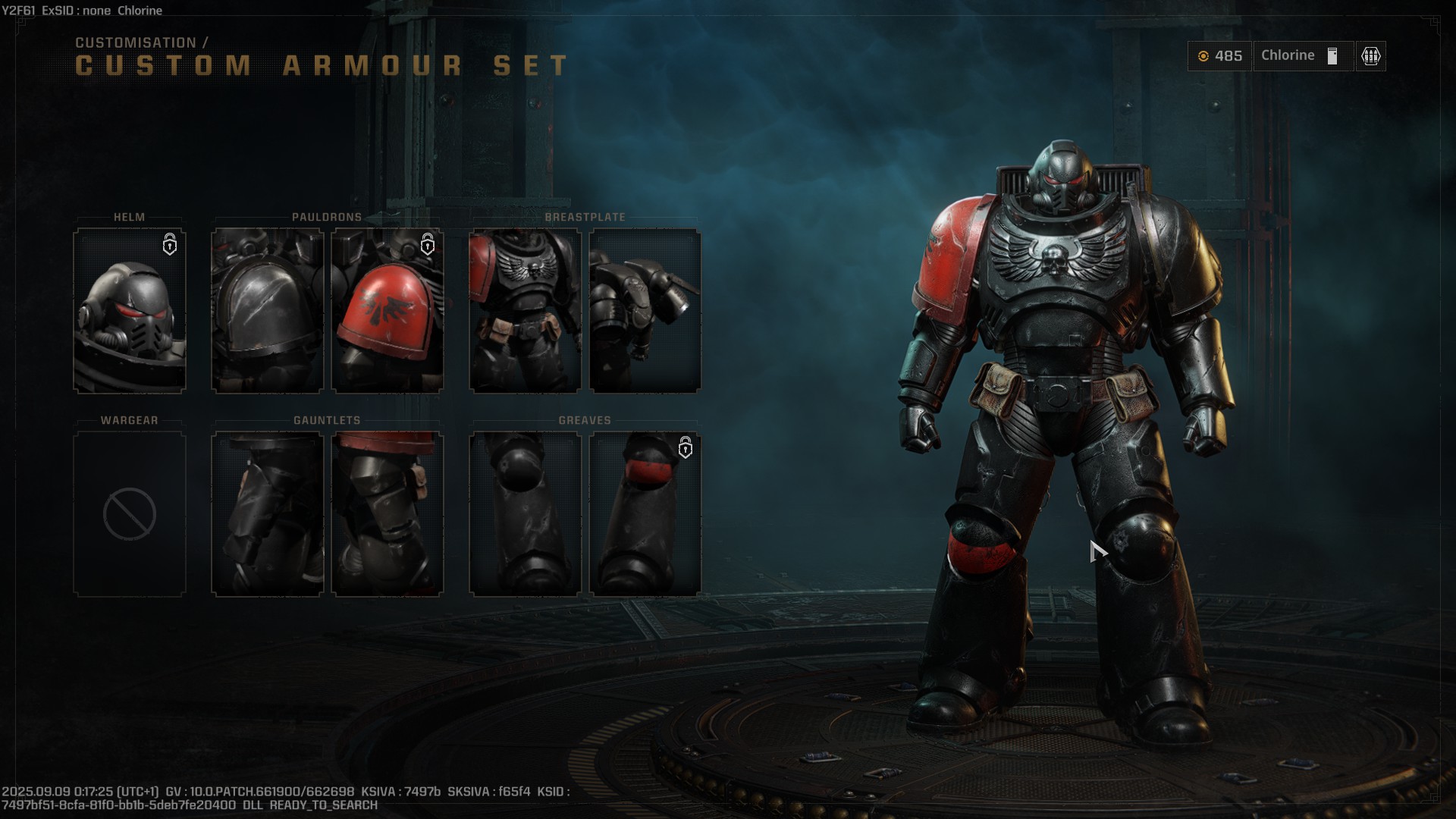
Task: Select the second Breastplate back-armour thumbnail
Action: coord(646,311)
